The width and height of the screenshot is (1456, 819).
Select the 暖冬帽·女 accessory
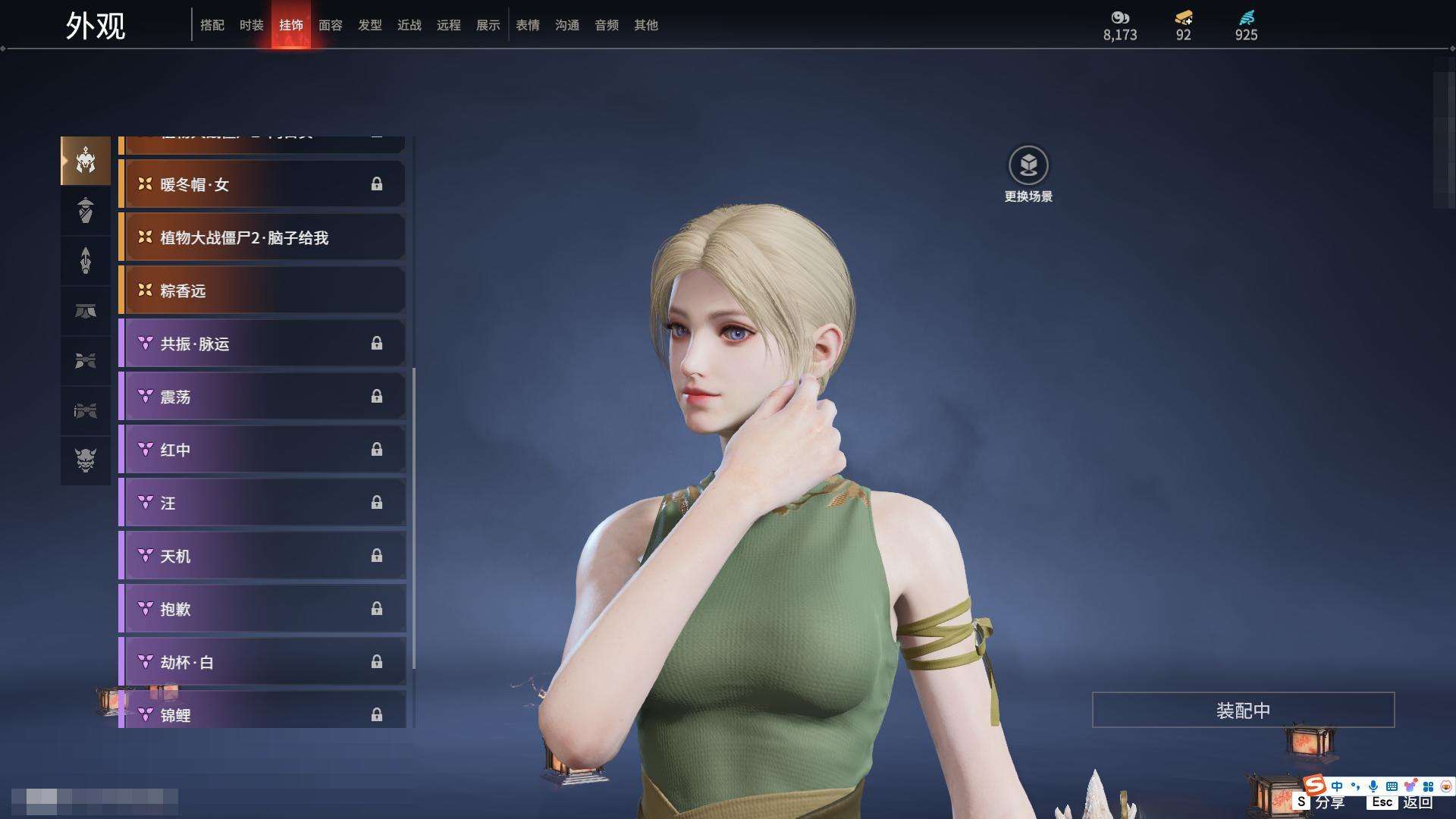pos(262,184)
